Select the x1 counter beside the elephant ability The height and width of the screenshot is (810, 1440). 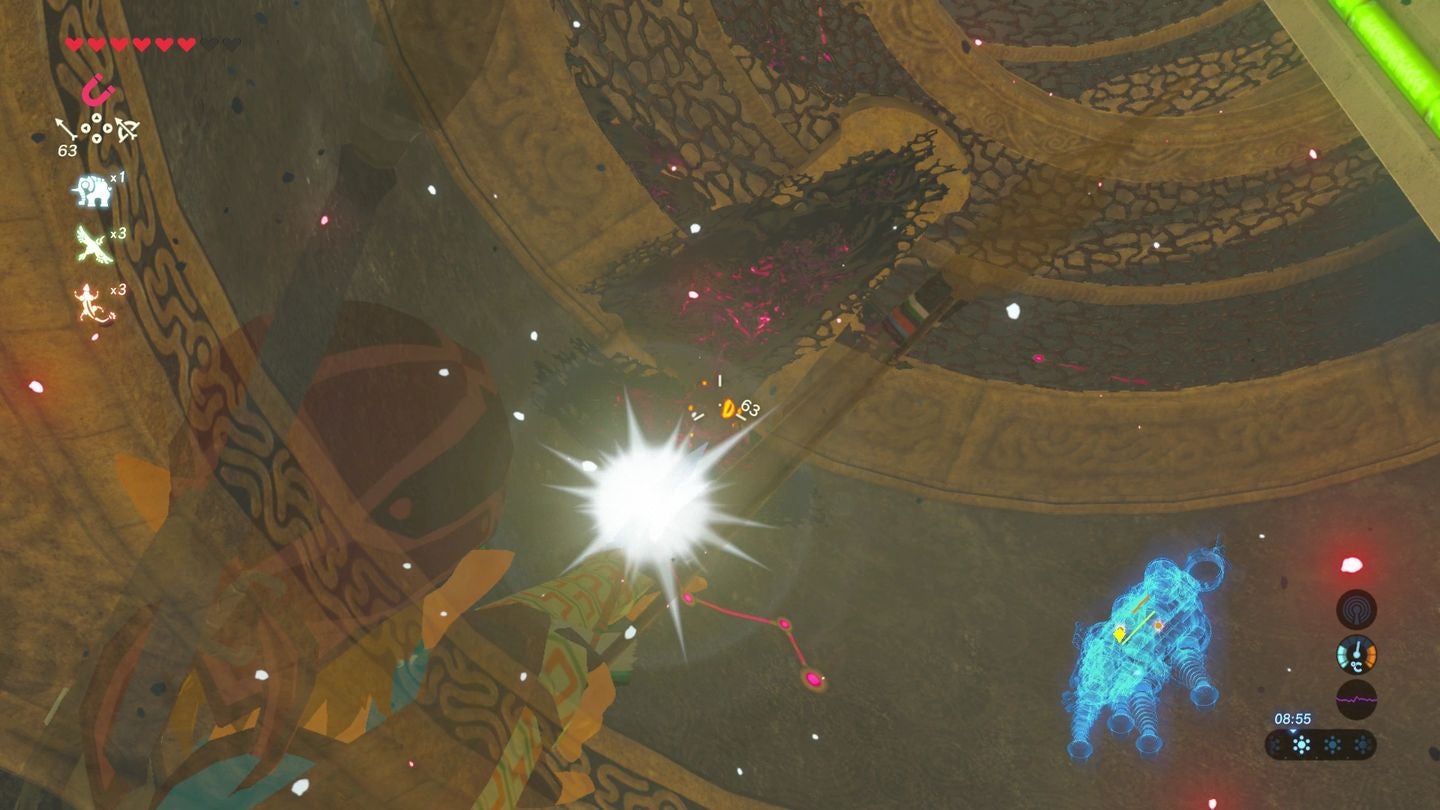coord(118,178)
